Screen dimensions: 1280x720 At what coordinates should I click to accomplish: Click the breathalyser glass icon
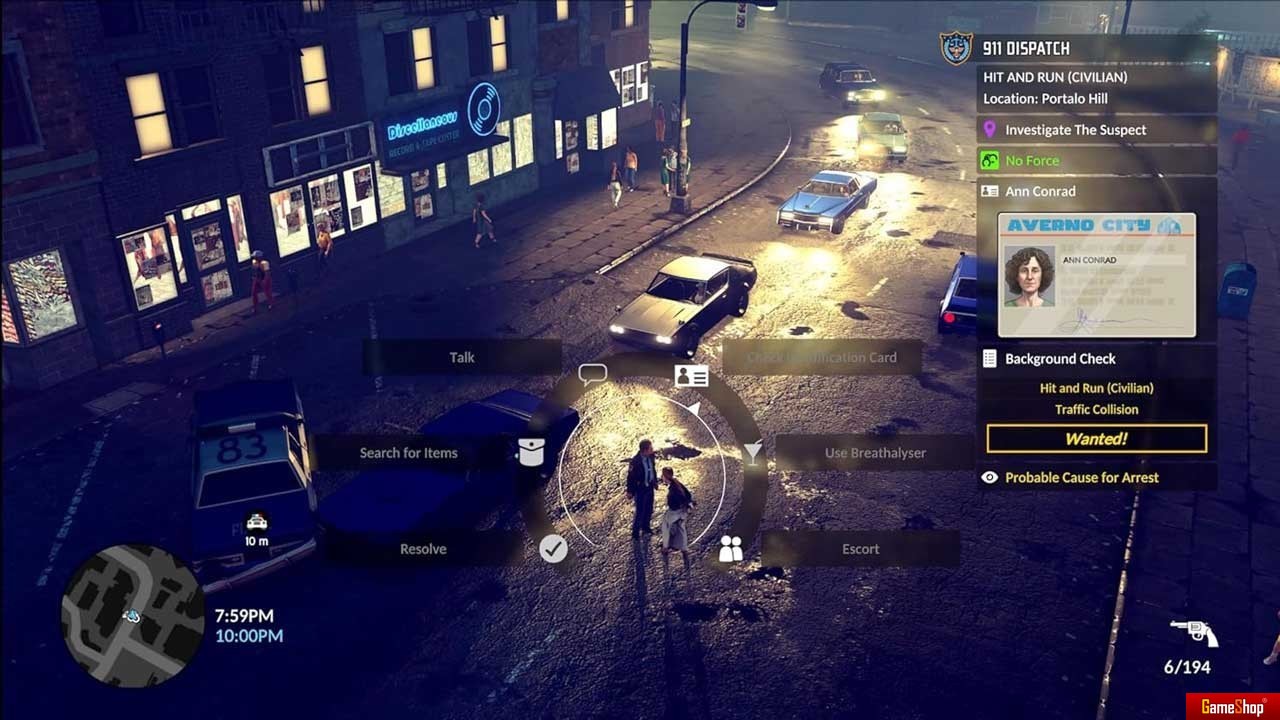pos(752,452)
